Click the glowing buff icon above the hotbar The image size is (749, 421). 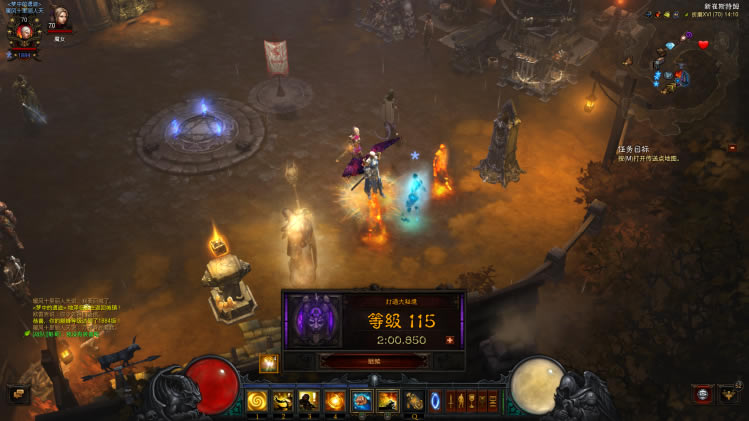click(x=268, y=364)
